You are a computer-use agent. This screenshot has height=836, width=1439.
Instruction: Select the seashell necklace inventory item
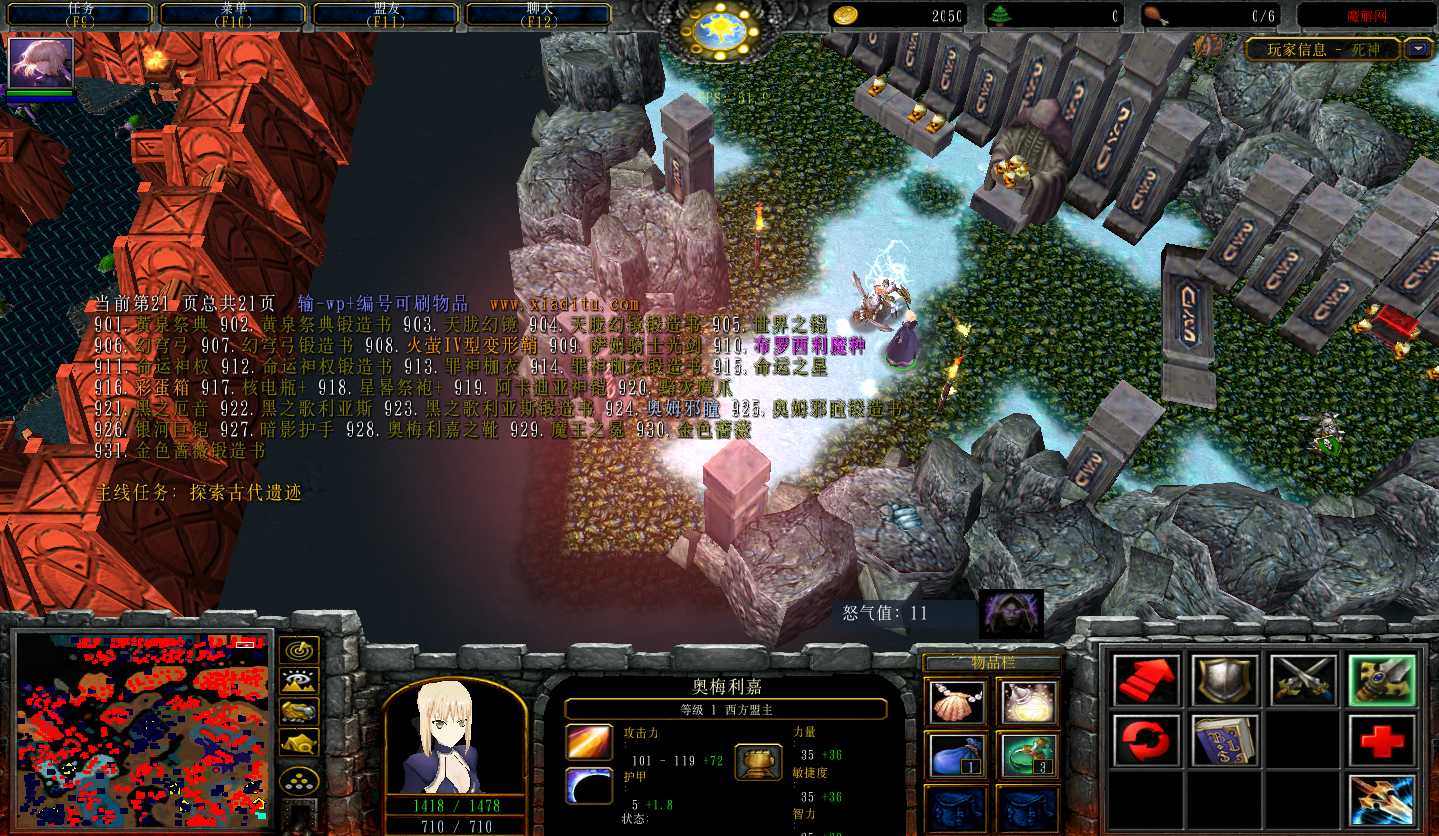click(x=957, y=702)
